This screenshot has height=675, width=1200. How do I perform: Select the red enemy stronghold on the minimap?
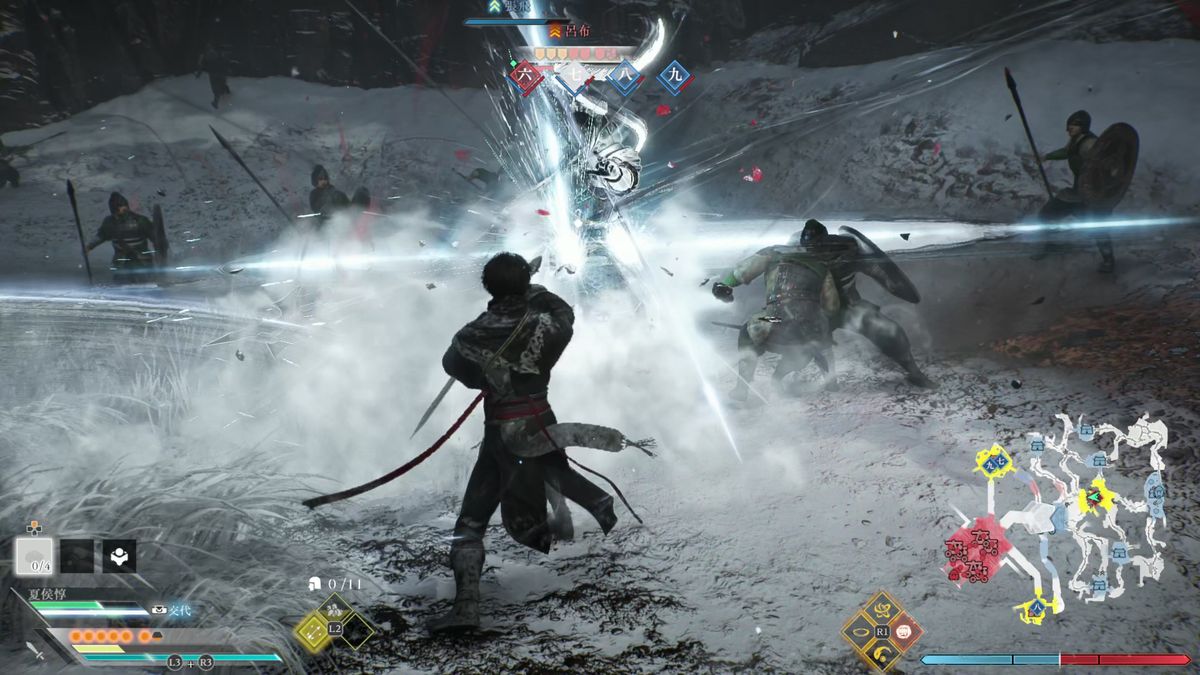[977, 552]
